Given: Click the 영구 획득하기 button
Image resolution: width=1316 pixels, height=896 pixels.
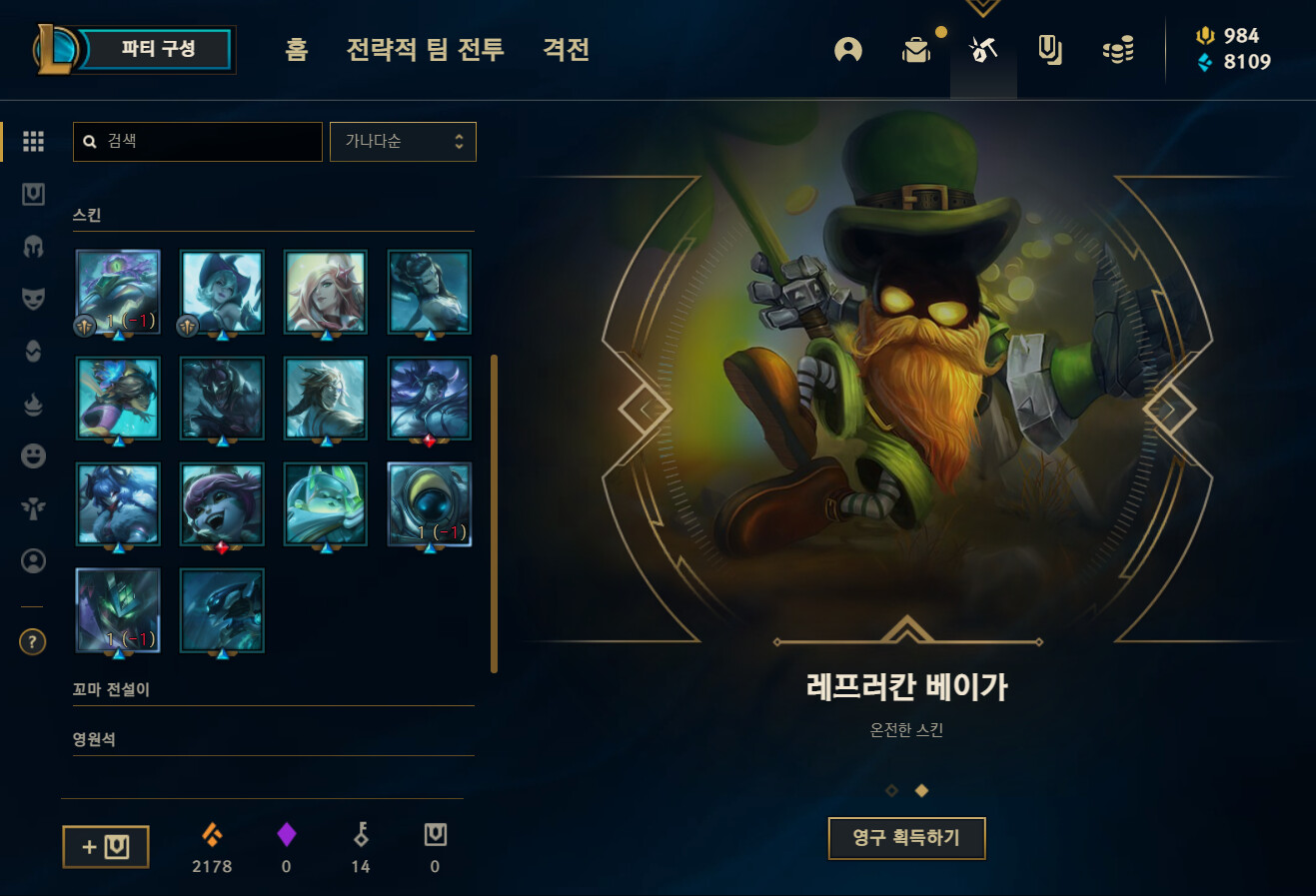Looking at the screenshot, I should point(906,839).
